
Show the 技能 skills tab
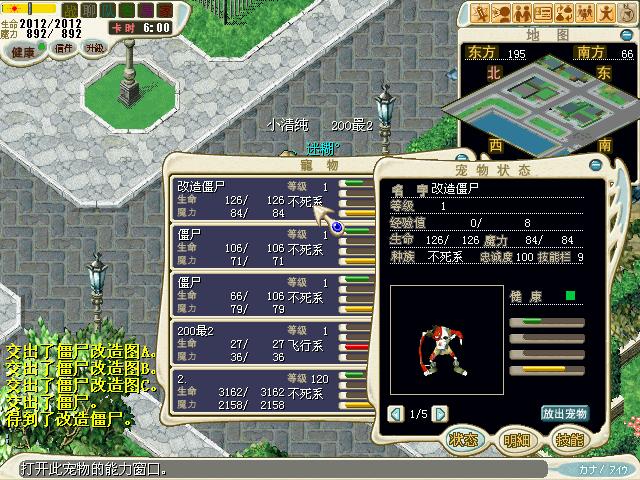click(x=569, y=440)
